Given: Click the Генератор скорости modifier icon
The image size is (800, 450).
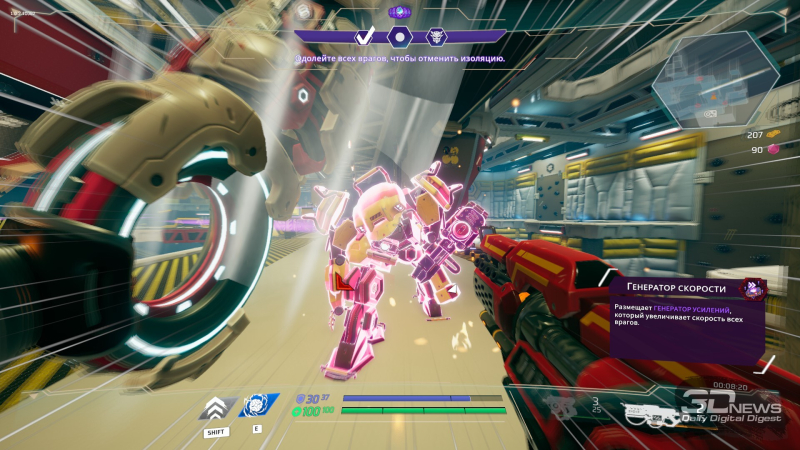Looking at the screenshot, I should tap(752, 290).
